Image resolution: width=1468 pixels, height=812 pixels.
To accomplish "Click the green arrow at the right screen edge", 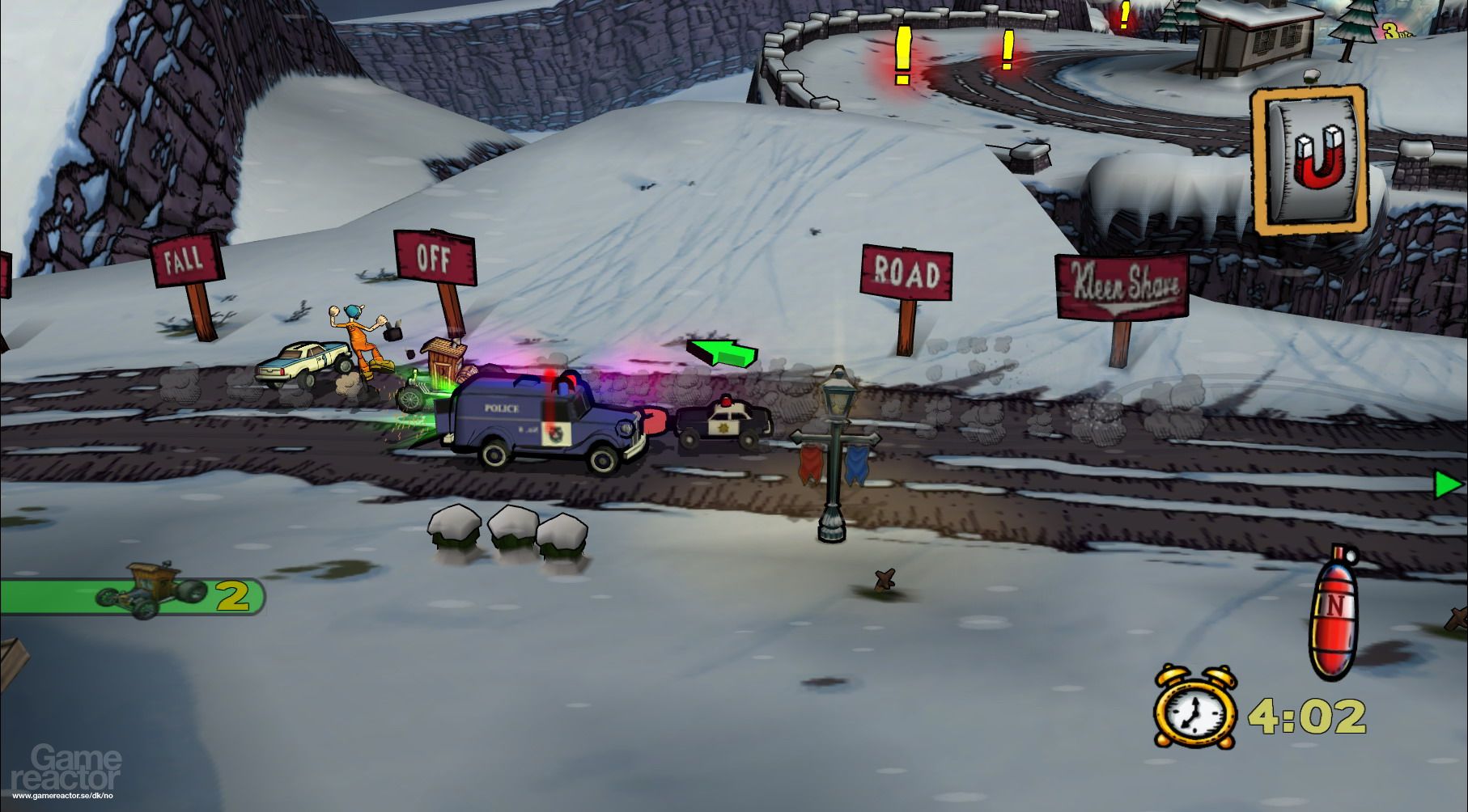I will pos(1448,485).
